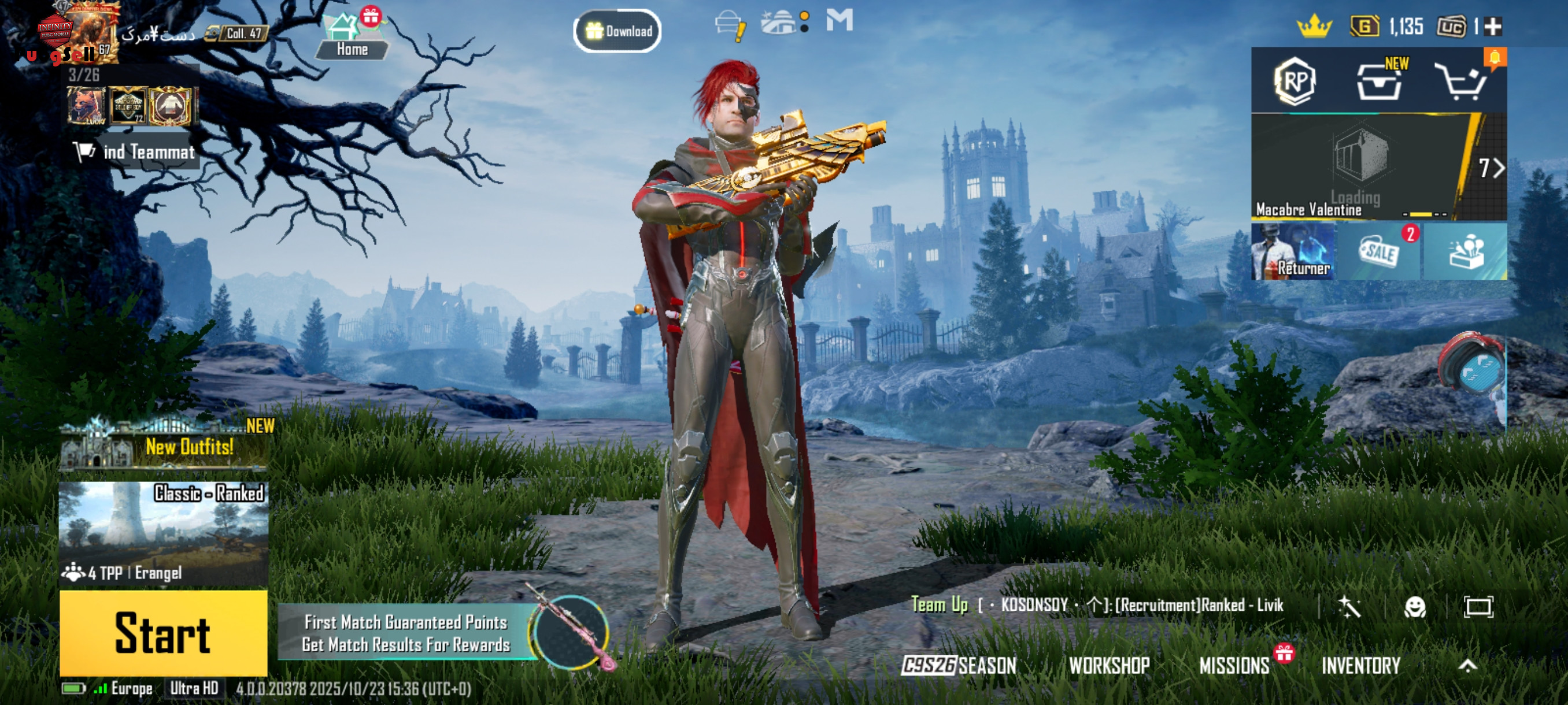1568x705 pixels.
Task: Click the Download button
Action: tap(617, 31)
